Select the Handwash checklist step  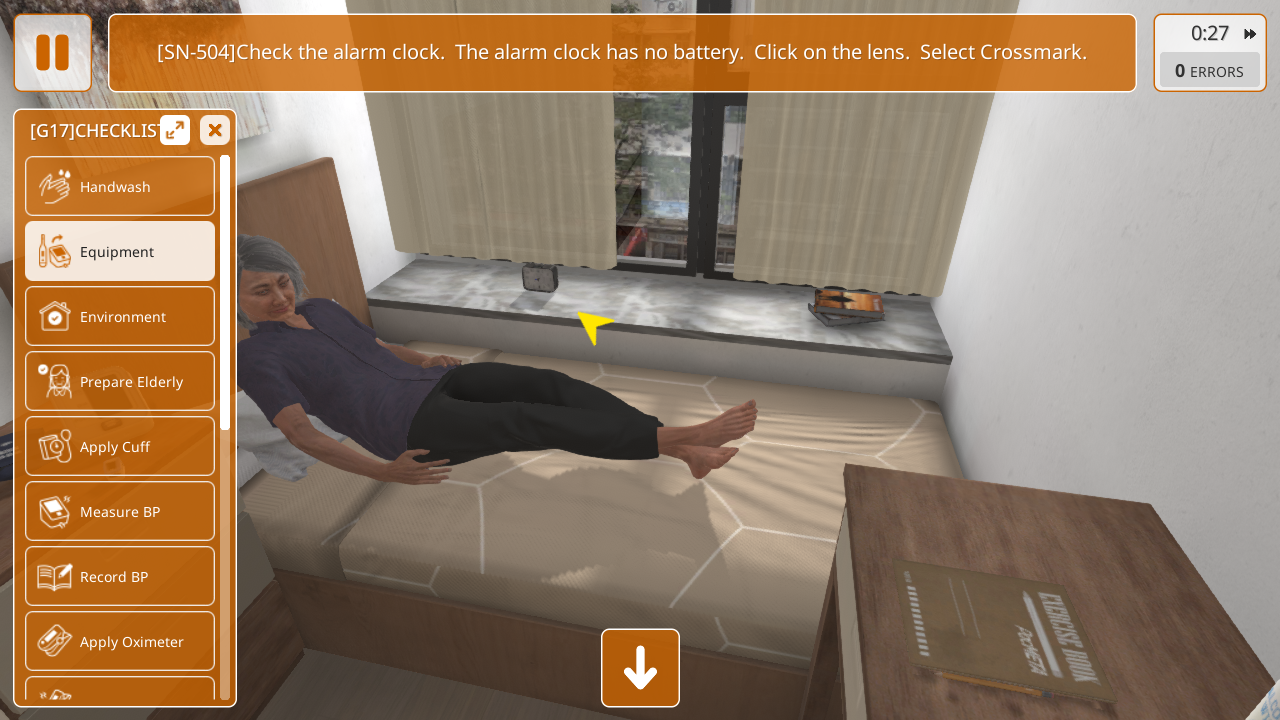pyautogui.click(x=120, y=187)
